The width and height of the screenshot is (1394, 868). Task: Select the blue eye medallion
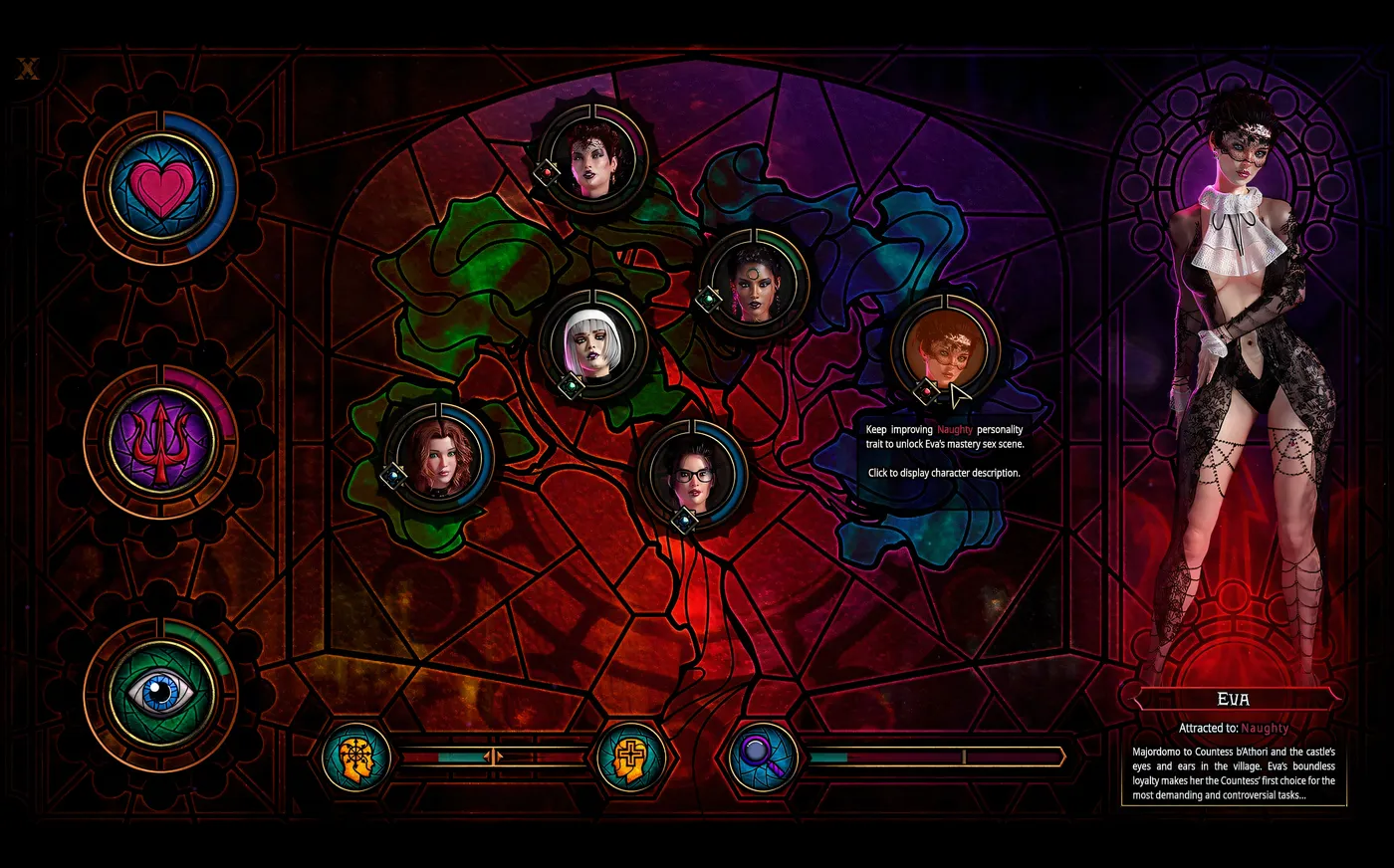(160, 693)
